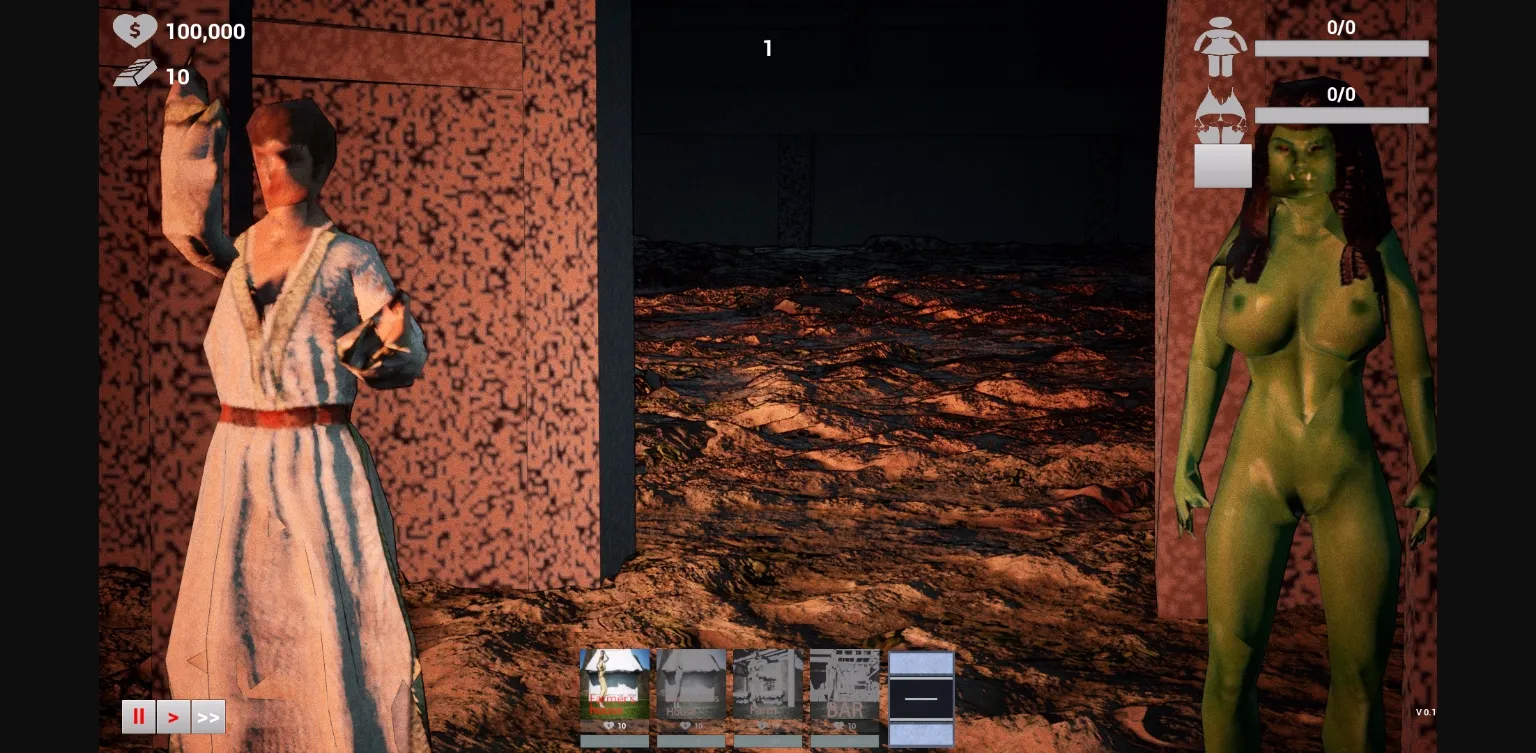
Task: Click the heart dollar money icon
Action: tap(136, 29)
